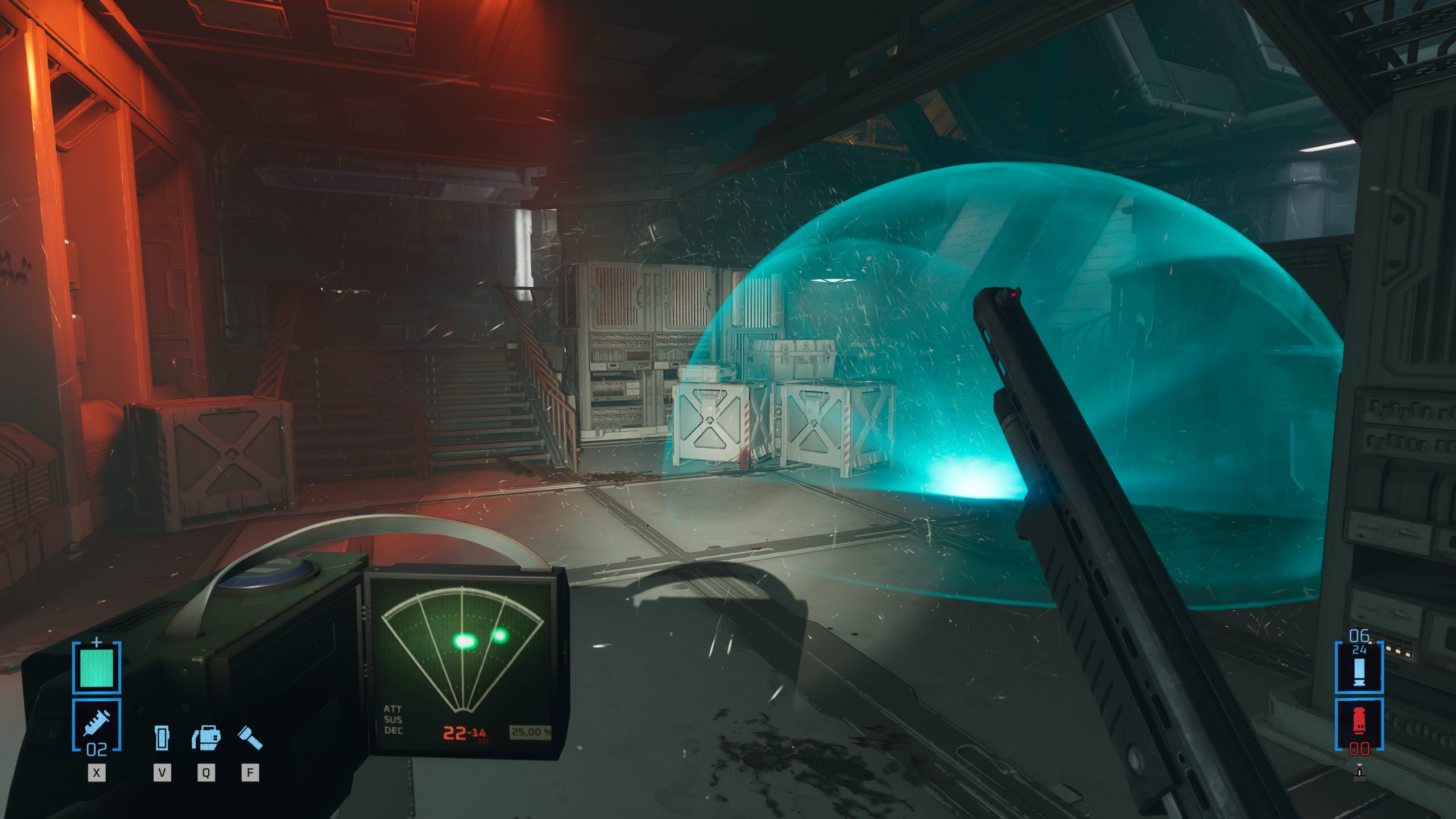
Task: Use the stim syringe item slot
Action: tap(97, 724)
